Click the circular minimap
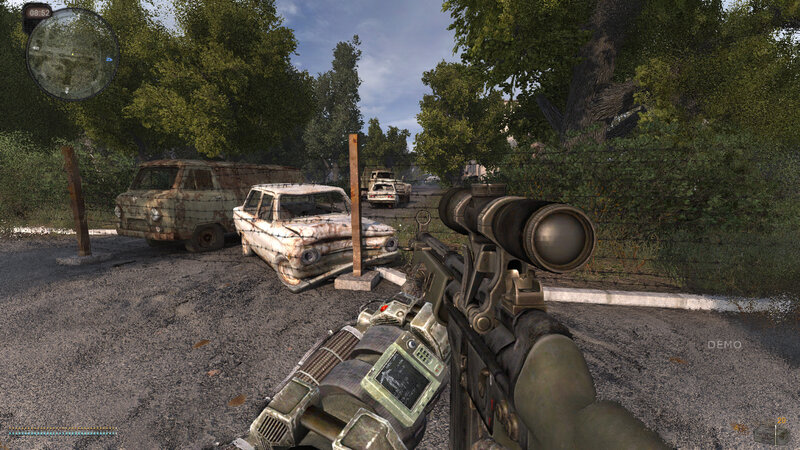800x450 pixels. coord(71,53)
